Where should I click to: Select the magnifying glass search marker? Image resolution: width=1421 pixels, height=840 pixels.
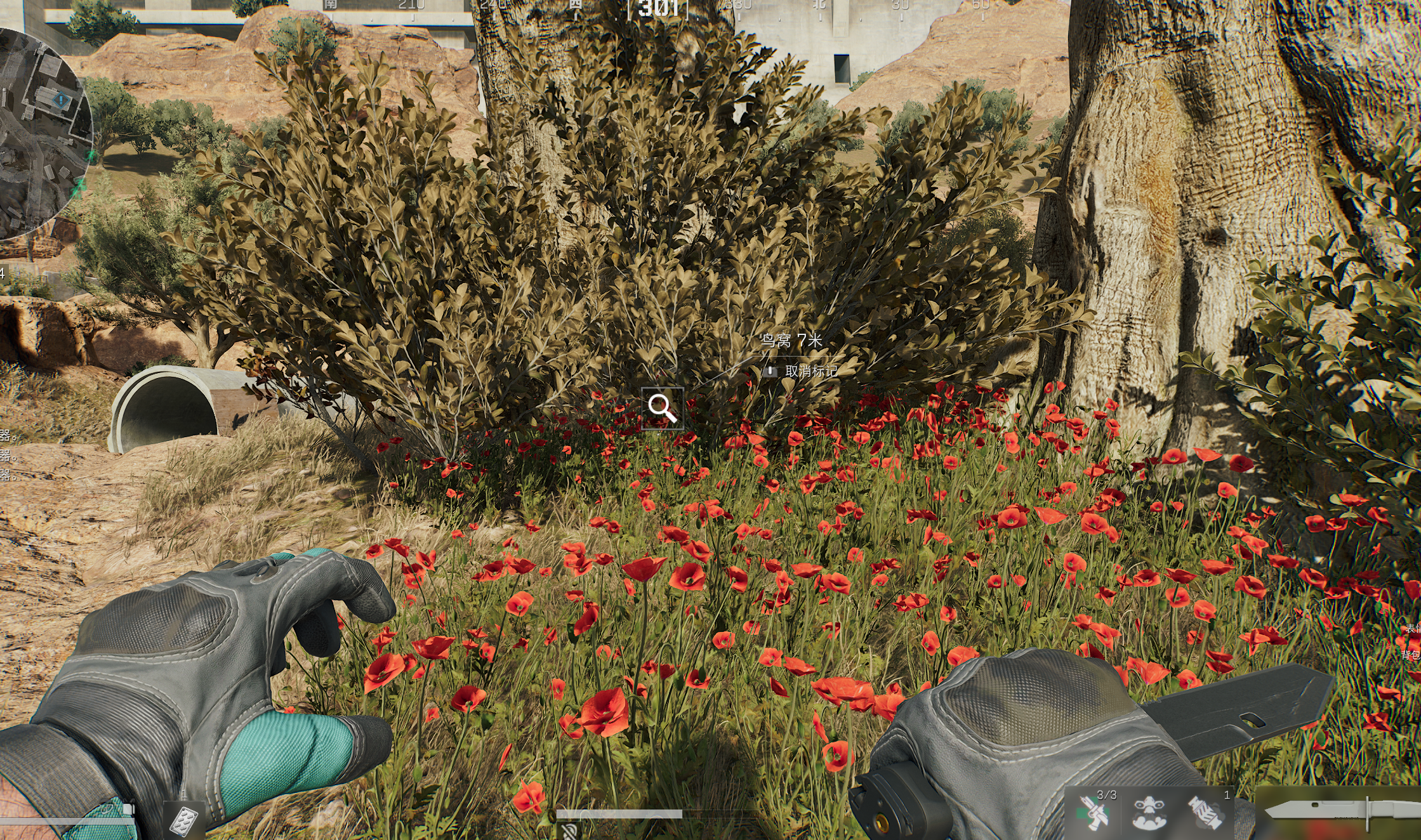tap(662, 408)
